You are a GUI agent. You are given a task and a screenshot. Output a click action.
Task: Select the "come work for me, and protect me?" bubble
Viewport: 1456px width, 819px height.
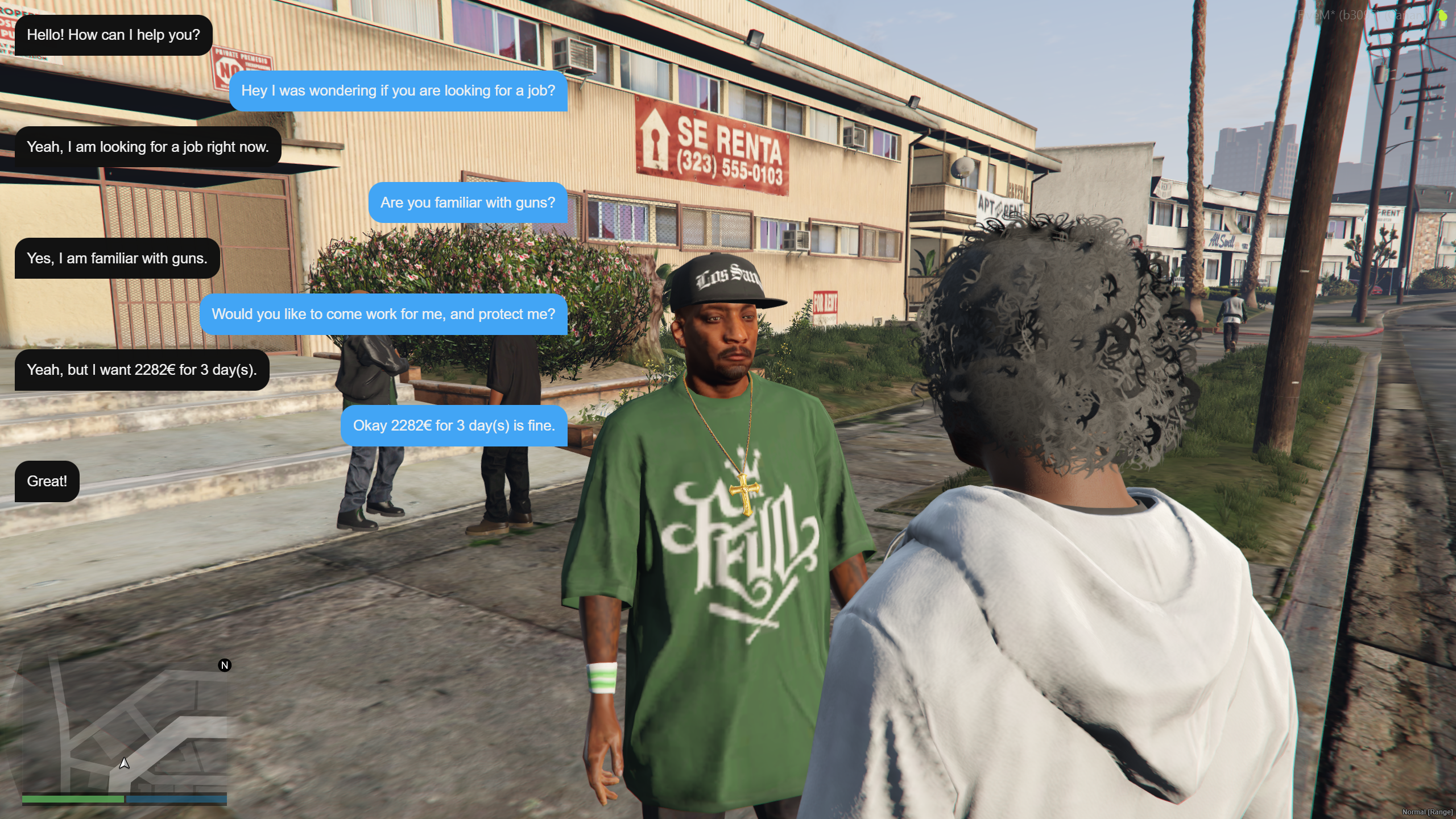(383, 314)
